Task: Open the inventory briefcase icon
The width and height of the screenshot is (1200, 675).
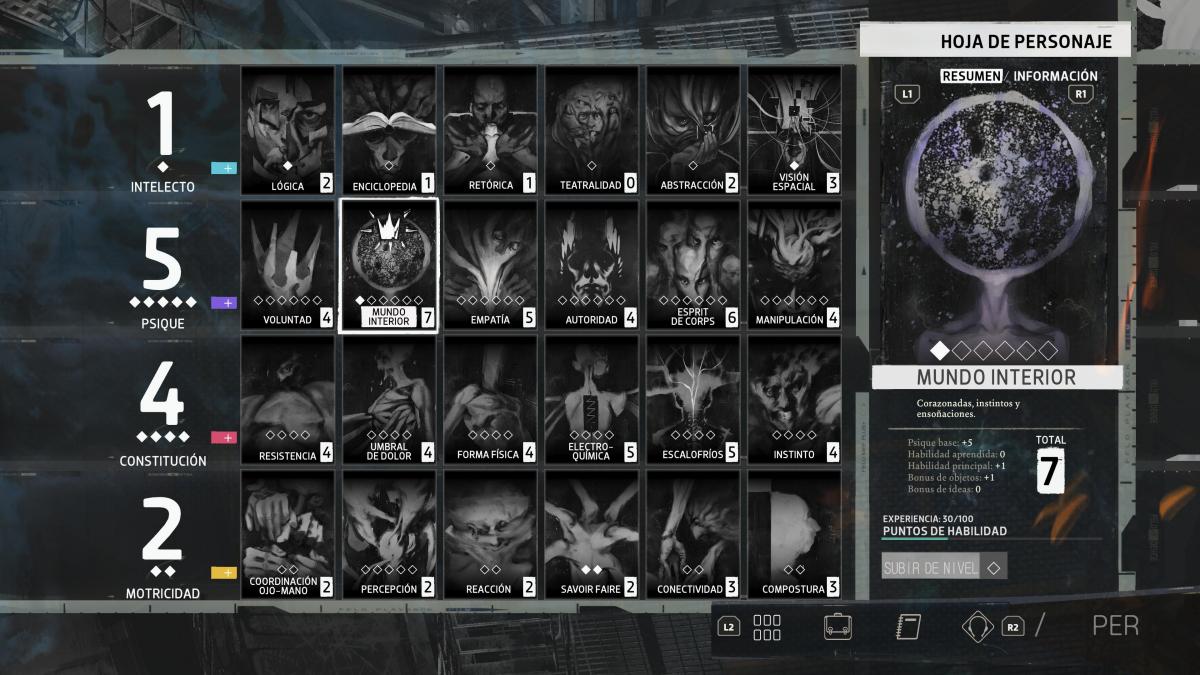Action: click(838, 626)
